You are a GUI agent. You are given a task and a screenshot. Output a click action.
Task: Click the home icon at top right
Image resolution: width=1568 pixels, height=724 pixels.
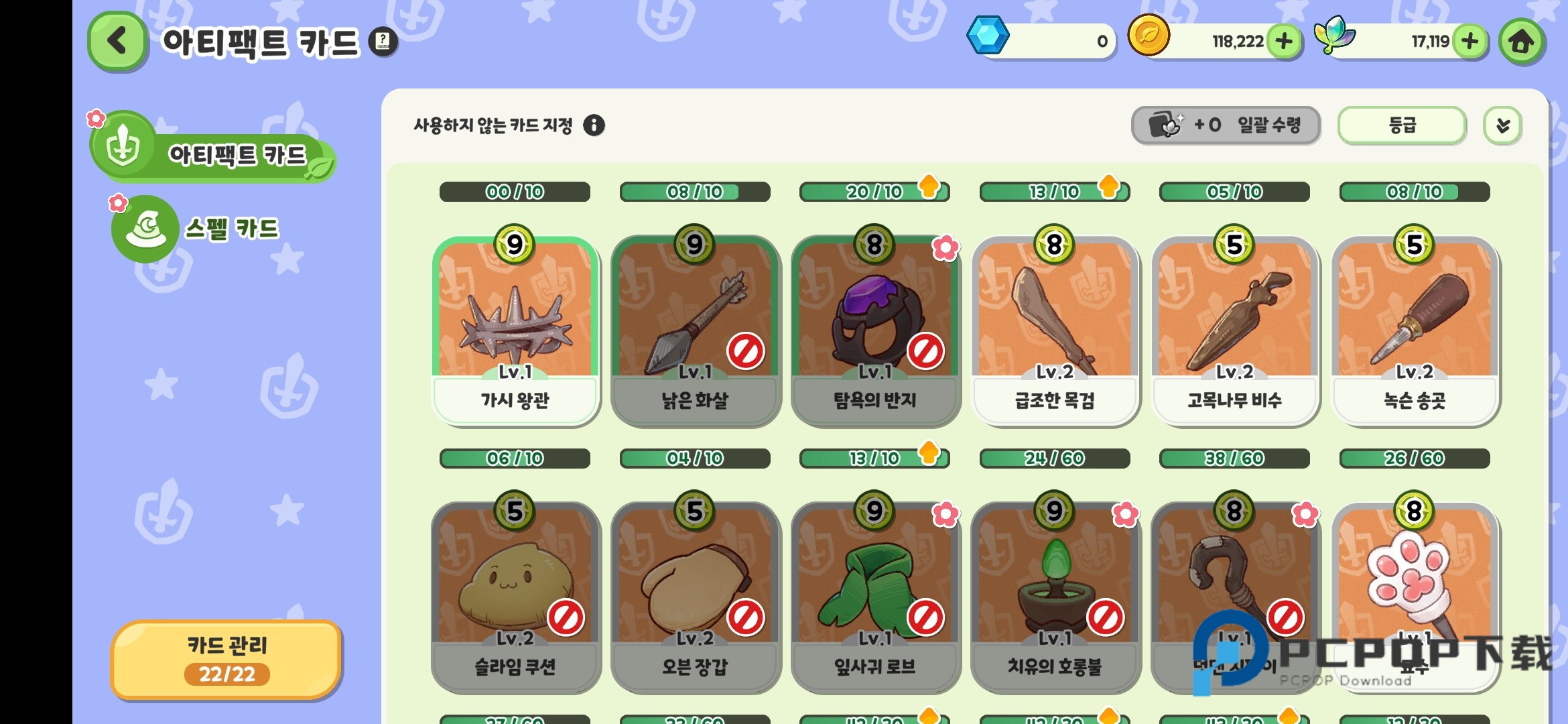pos(1523,41)
